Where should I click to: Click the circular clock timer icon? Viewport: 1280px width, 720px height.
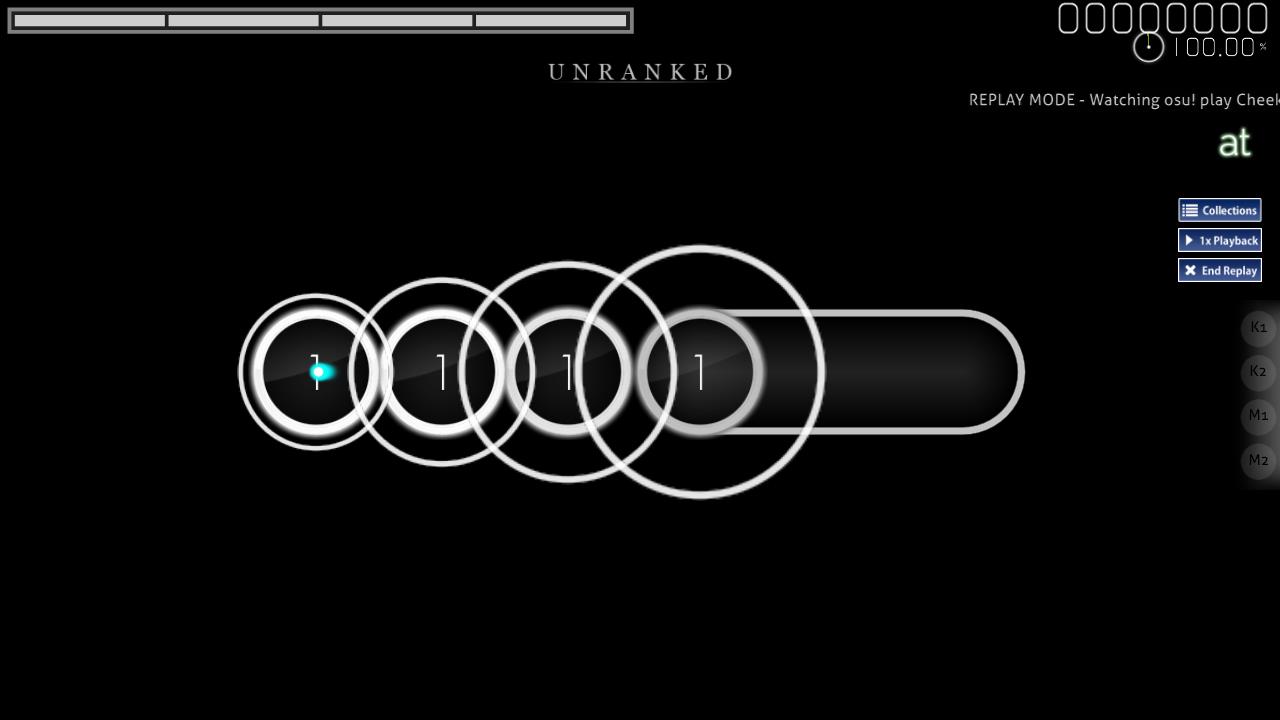[x=1148, y=47]
